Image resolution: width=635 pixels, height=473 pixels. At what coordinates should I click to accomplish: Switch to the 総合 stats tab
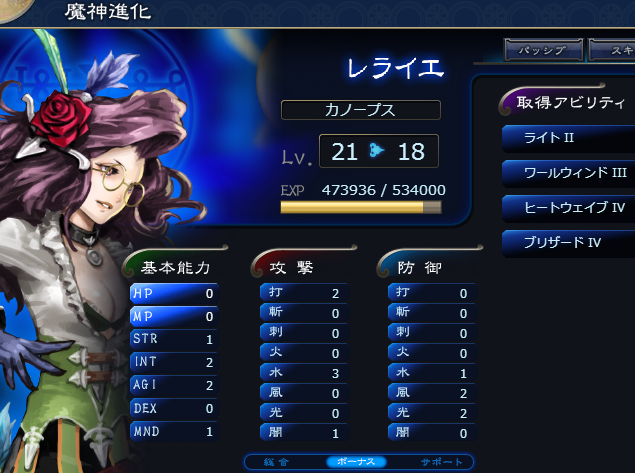pos(284,461)
